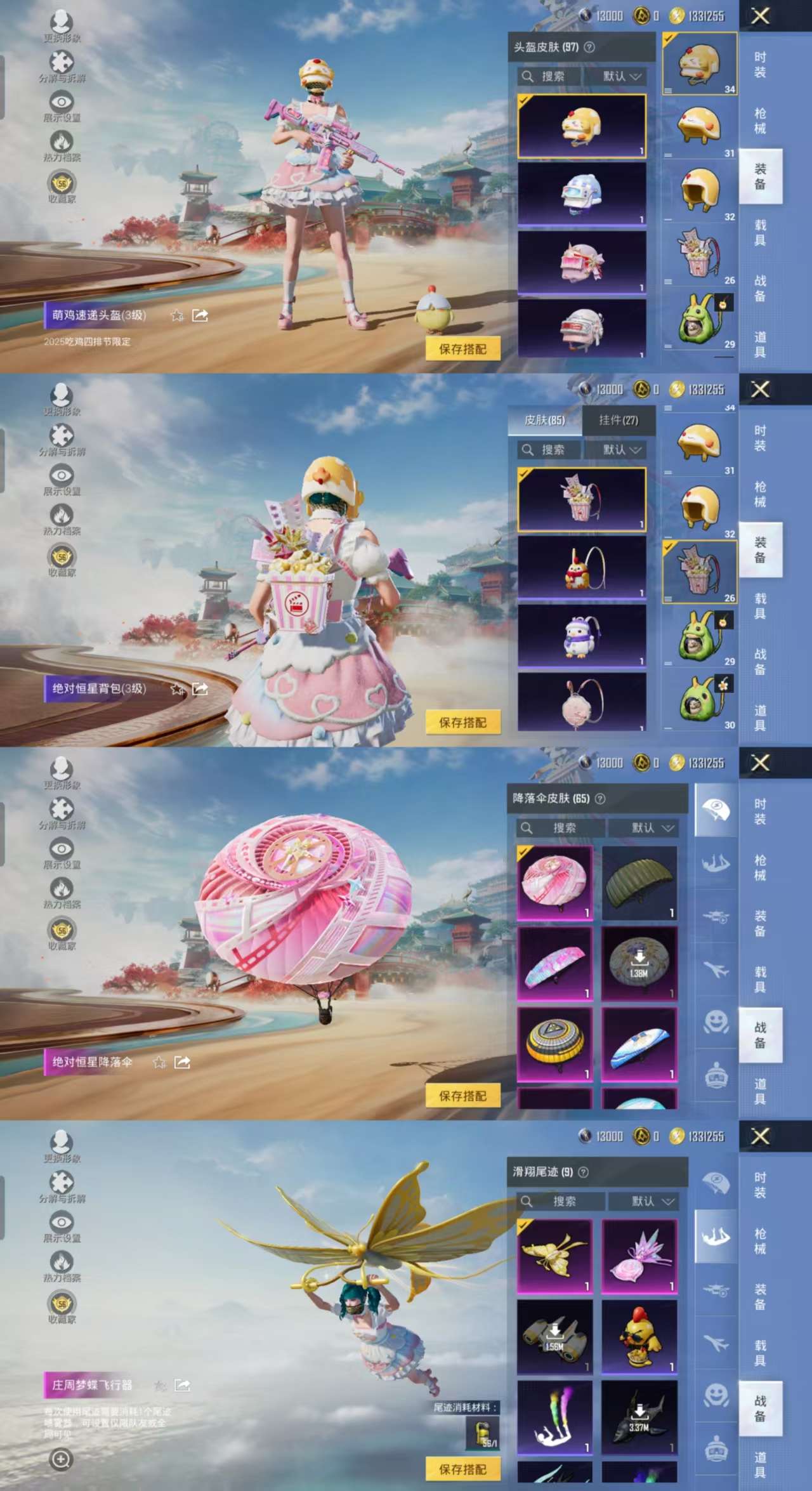Switch to the 挂件(27) tab
Image resolution: width=812 pixels, height=1491 pixels.
point(618,420)
